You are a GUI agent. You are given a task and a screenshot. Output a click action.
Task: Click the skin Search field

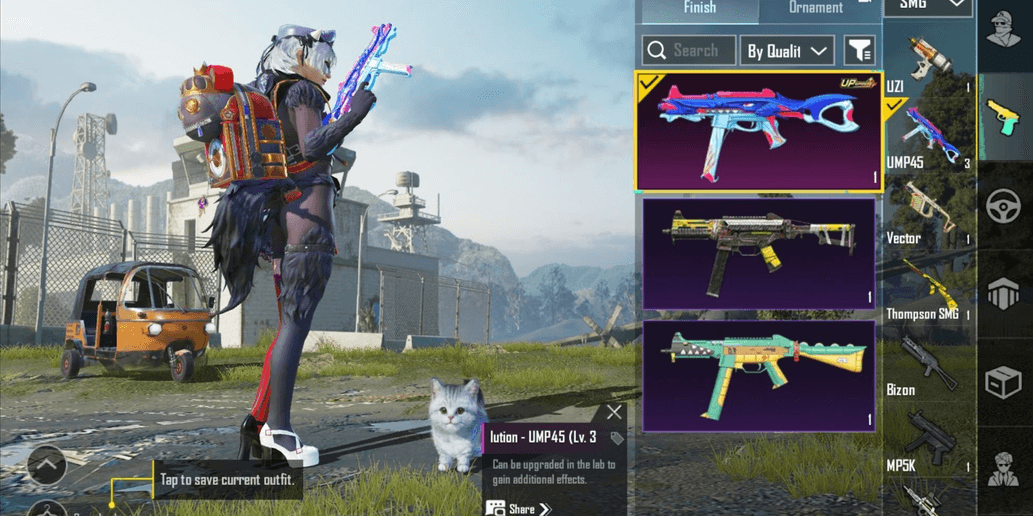(x=686, y=50)
